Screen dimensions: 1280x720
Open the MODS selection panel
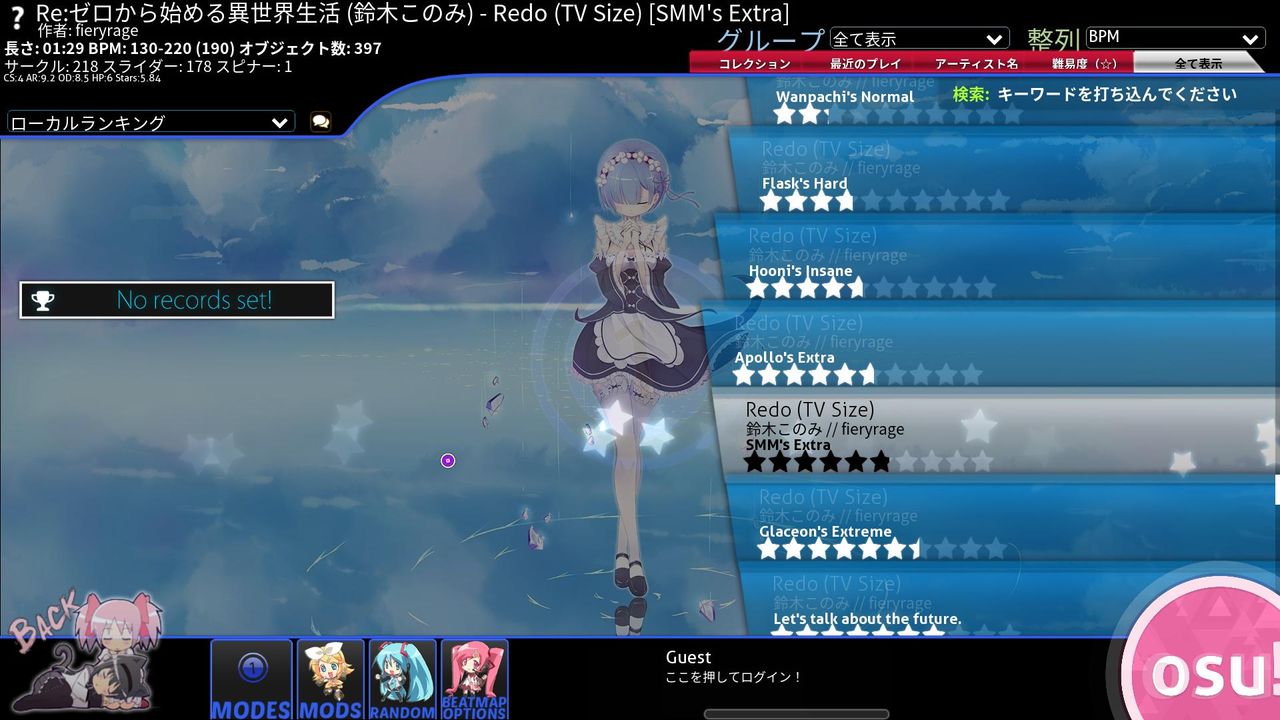tap(330, 678)
